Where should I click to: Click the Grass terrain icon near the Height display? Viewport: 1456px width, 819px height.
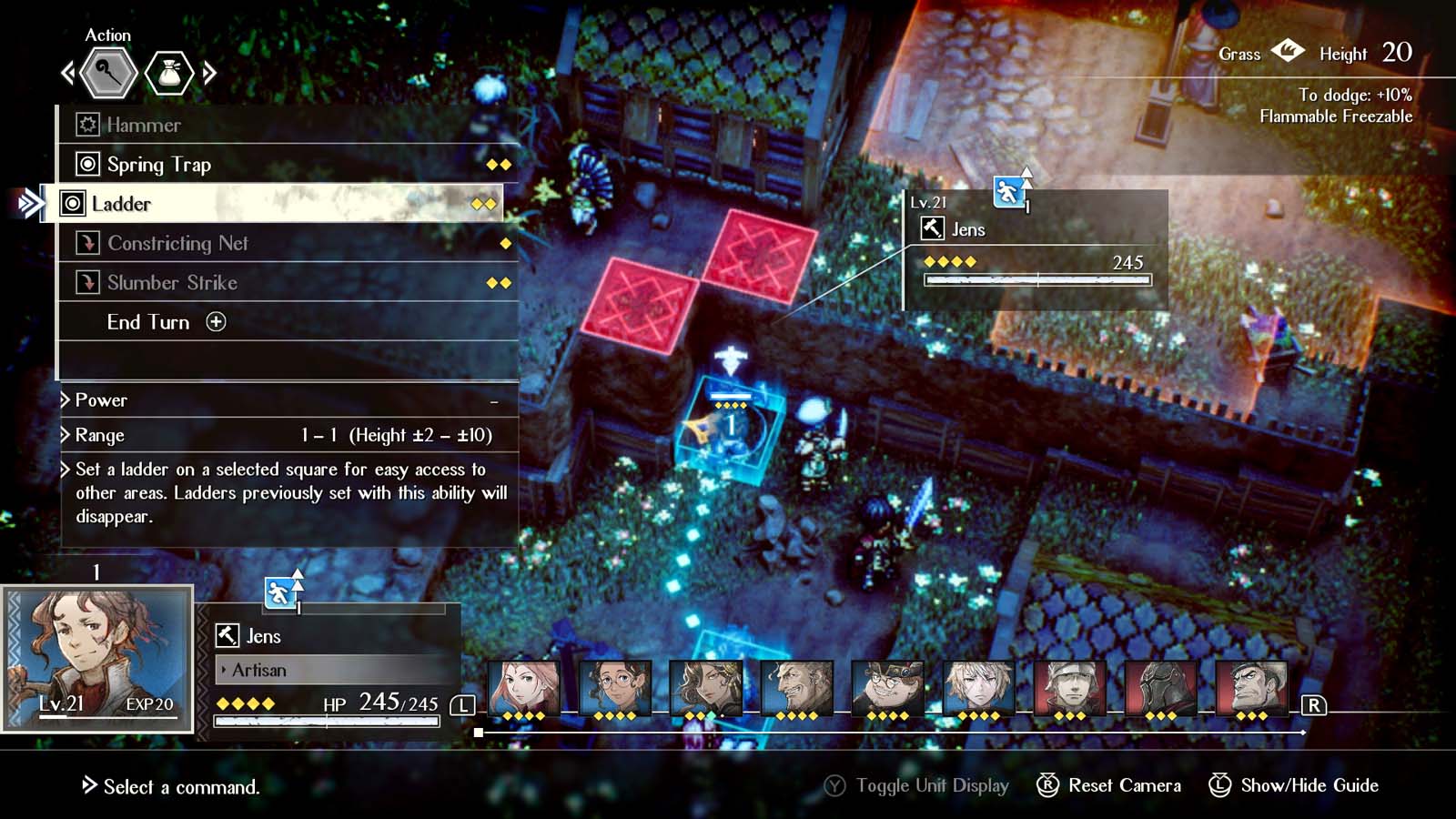click(x=1289, y=53)
